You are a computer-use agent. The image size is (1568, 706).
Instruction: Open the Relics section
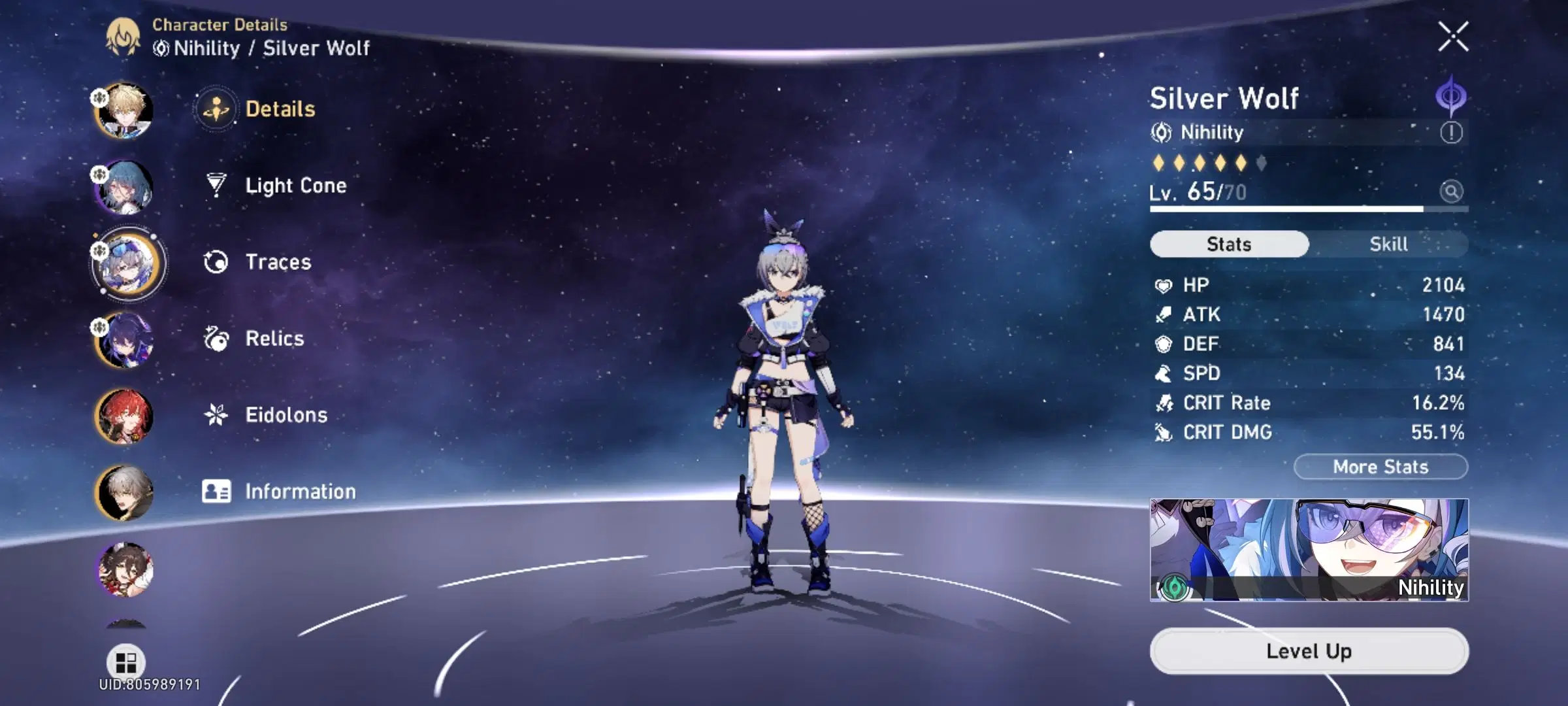[274, 339]
